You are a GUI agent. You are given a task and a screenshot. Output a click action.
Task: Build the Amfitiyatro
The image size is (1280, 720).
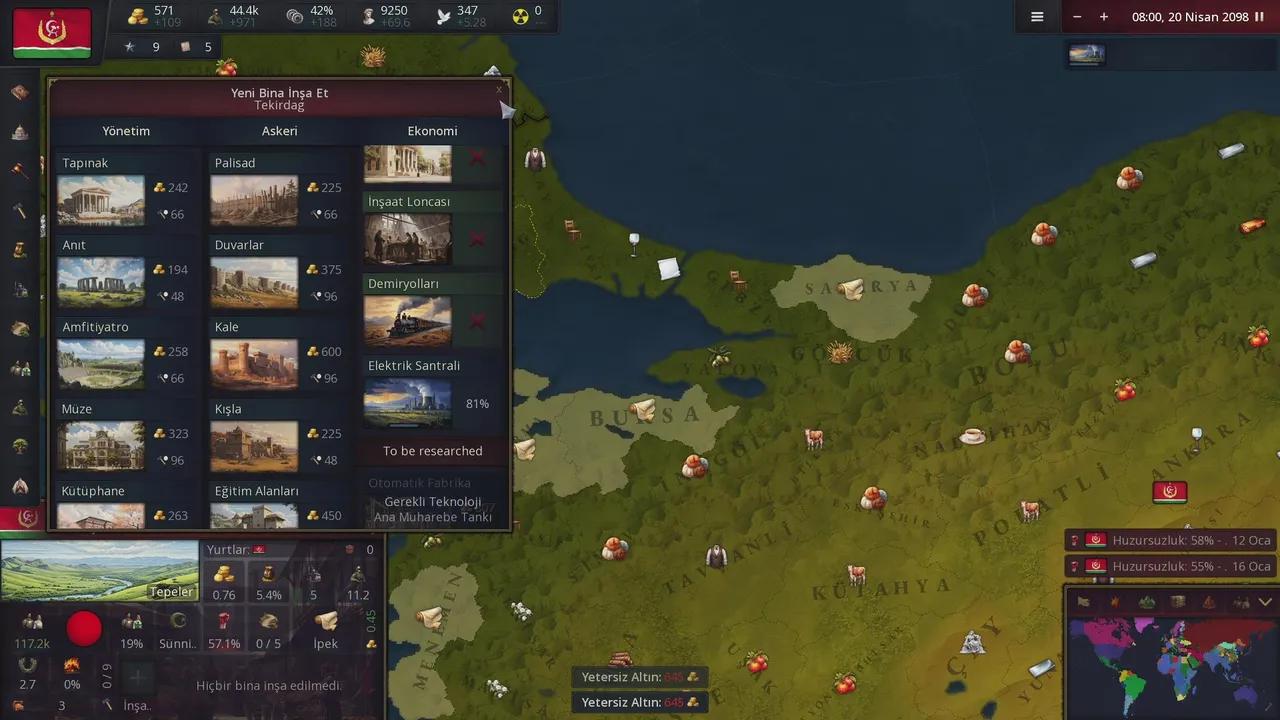101,364
